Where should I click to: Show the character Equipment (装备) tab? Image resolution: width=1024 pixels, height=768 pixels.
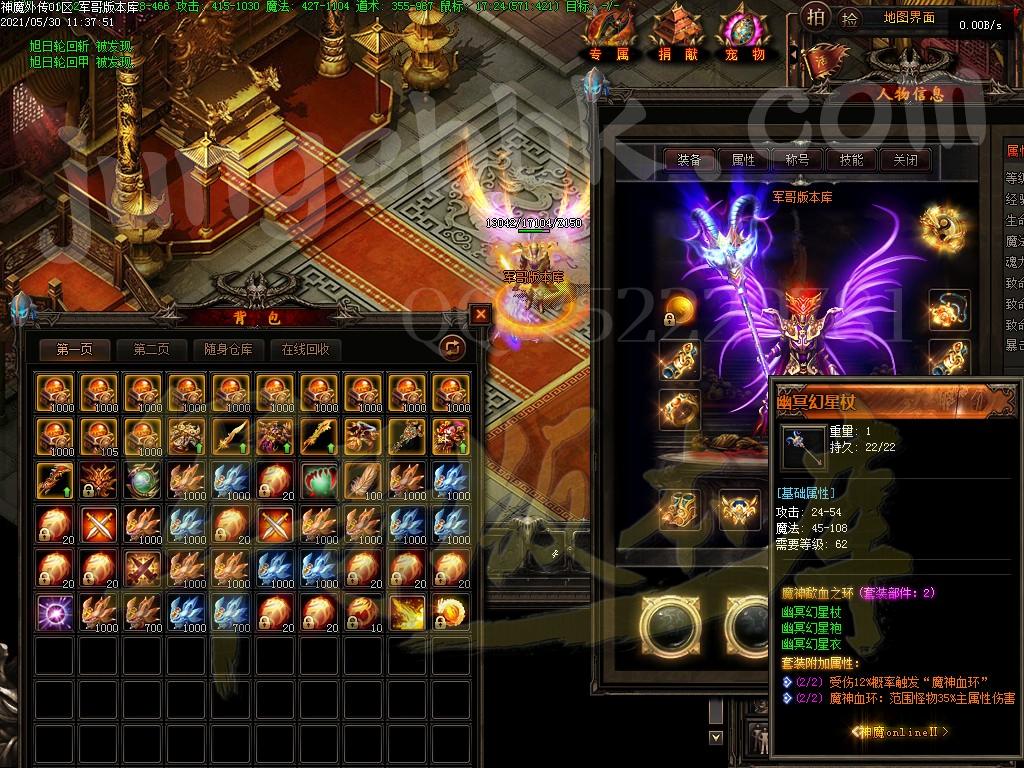689,159
